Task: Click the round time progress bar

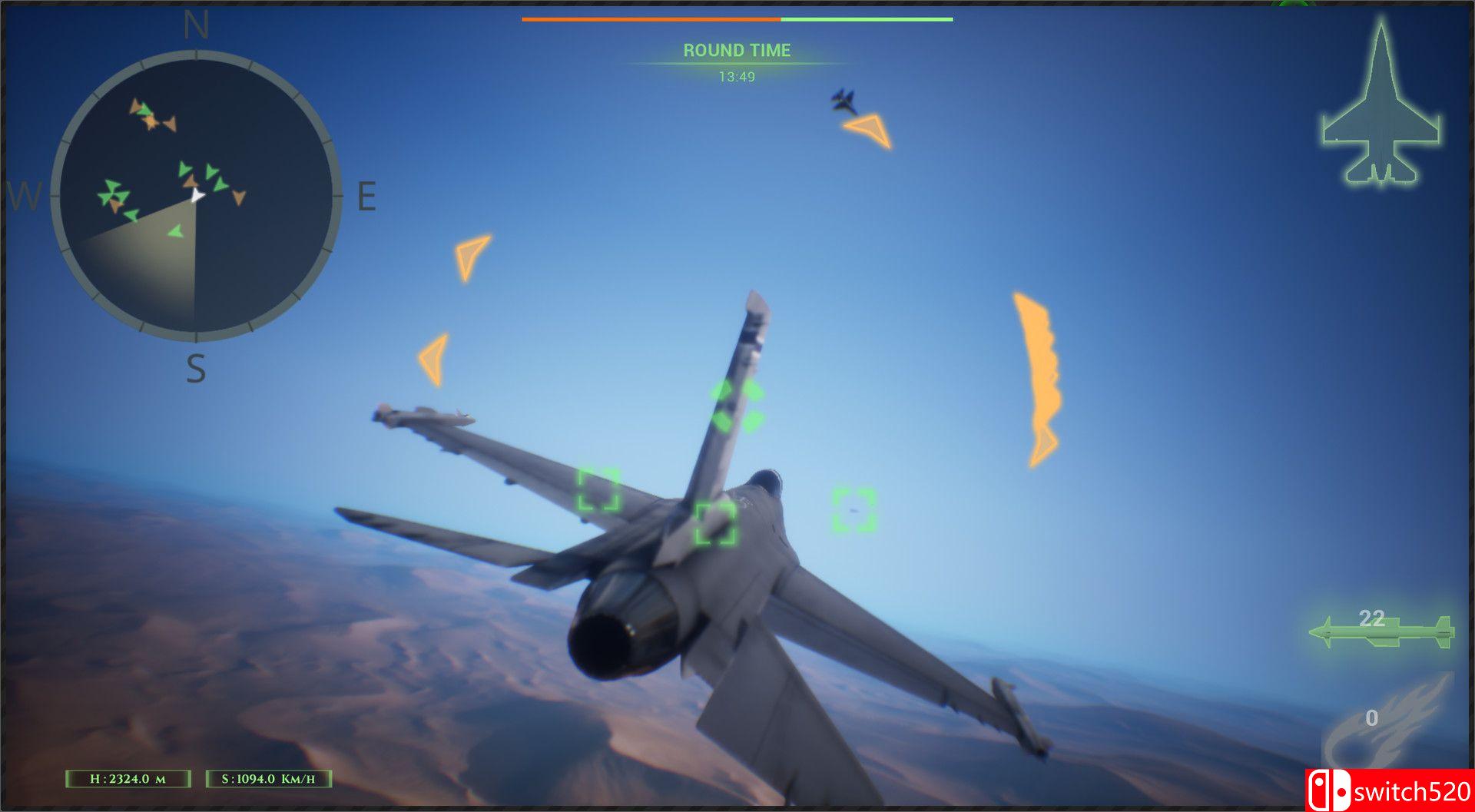Action: pos(736,18)
